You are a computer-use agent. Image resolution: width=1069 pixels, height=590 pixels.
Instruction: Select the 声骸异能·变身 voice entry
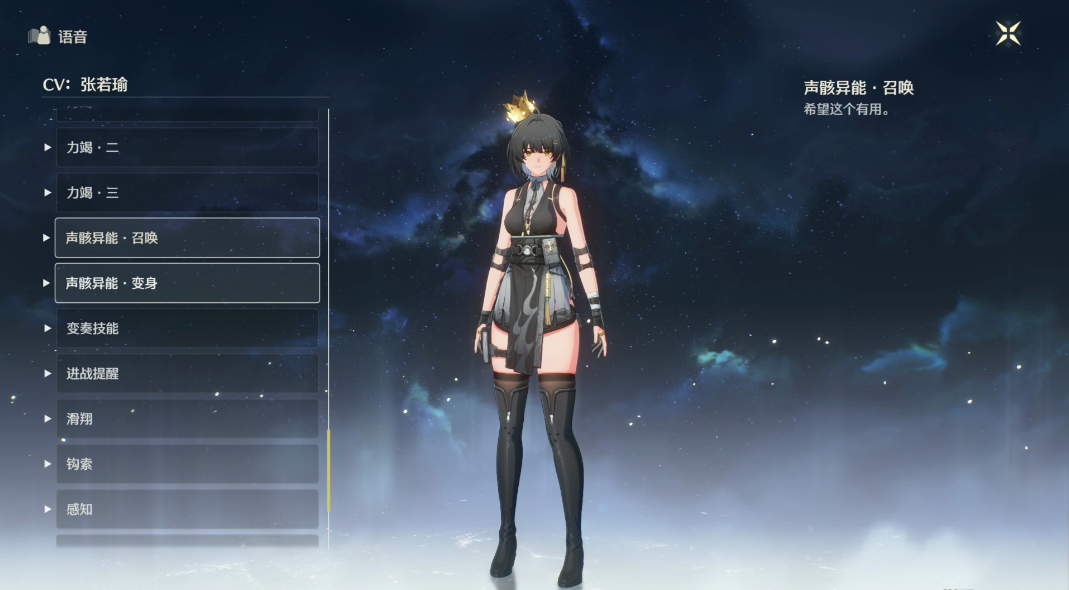[x=187, y=283]
